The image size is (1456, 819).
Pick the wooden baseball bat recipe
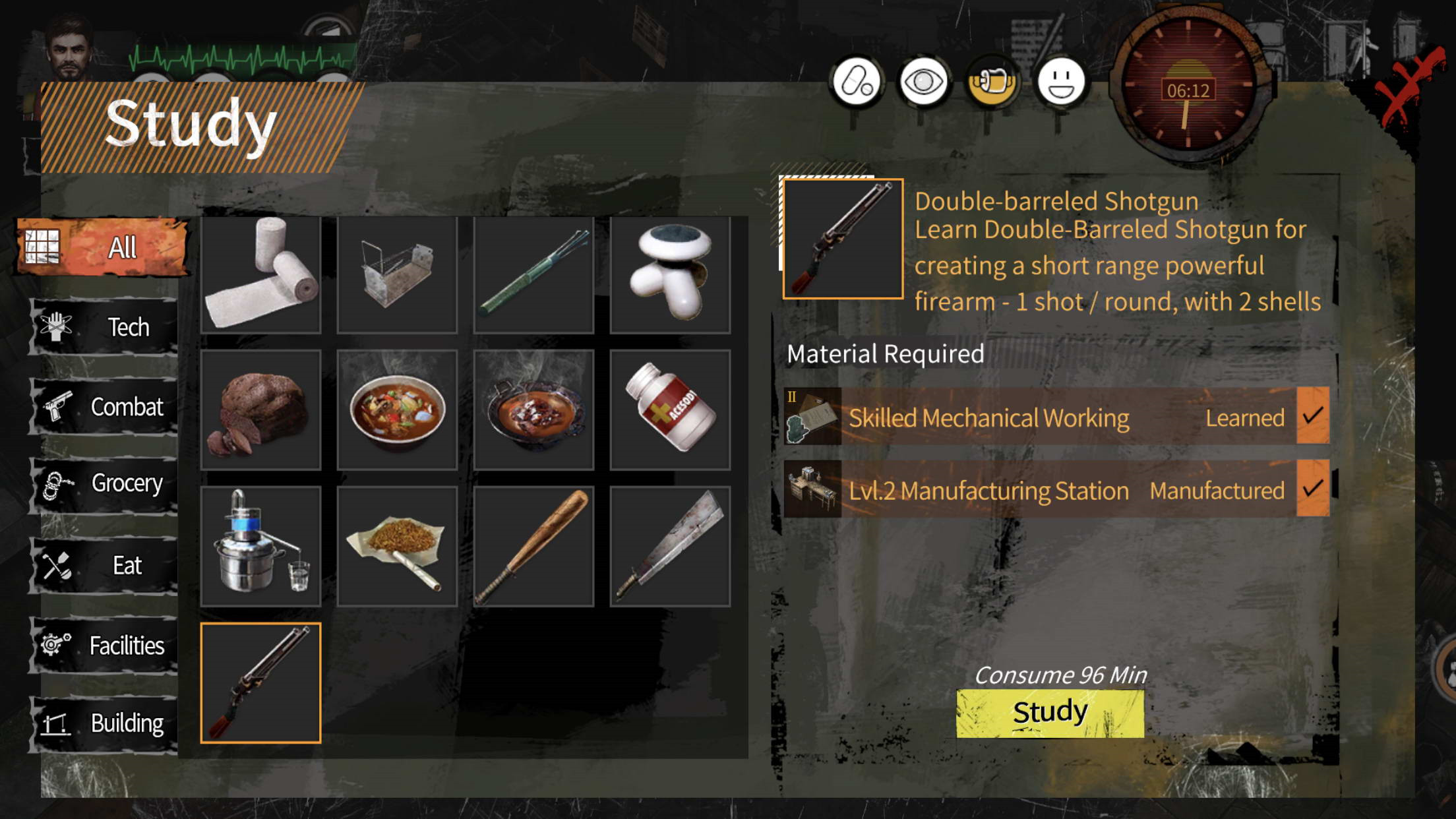click(x=533, y=546)
